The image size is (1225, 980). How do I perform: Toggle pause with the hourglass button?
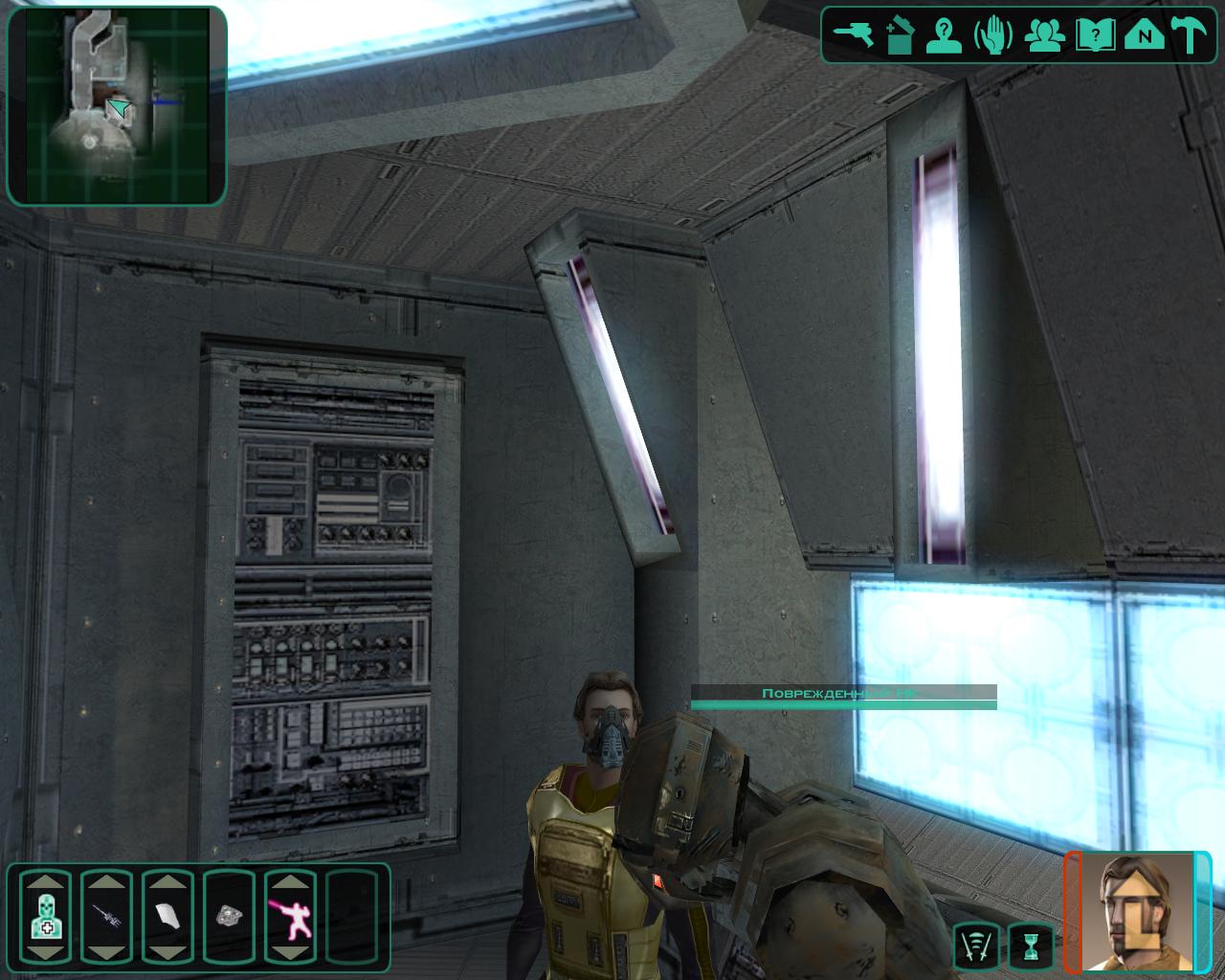coord(1030,945)
